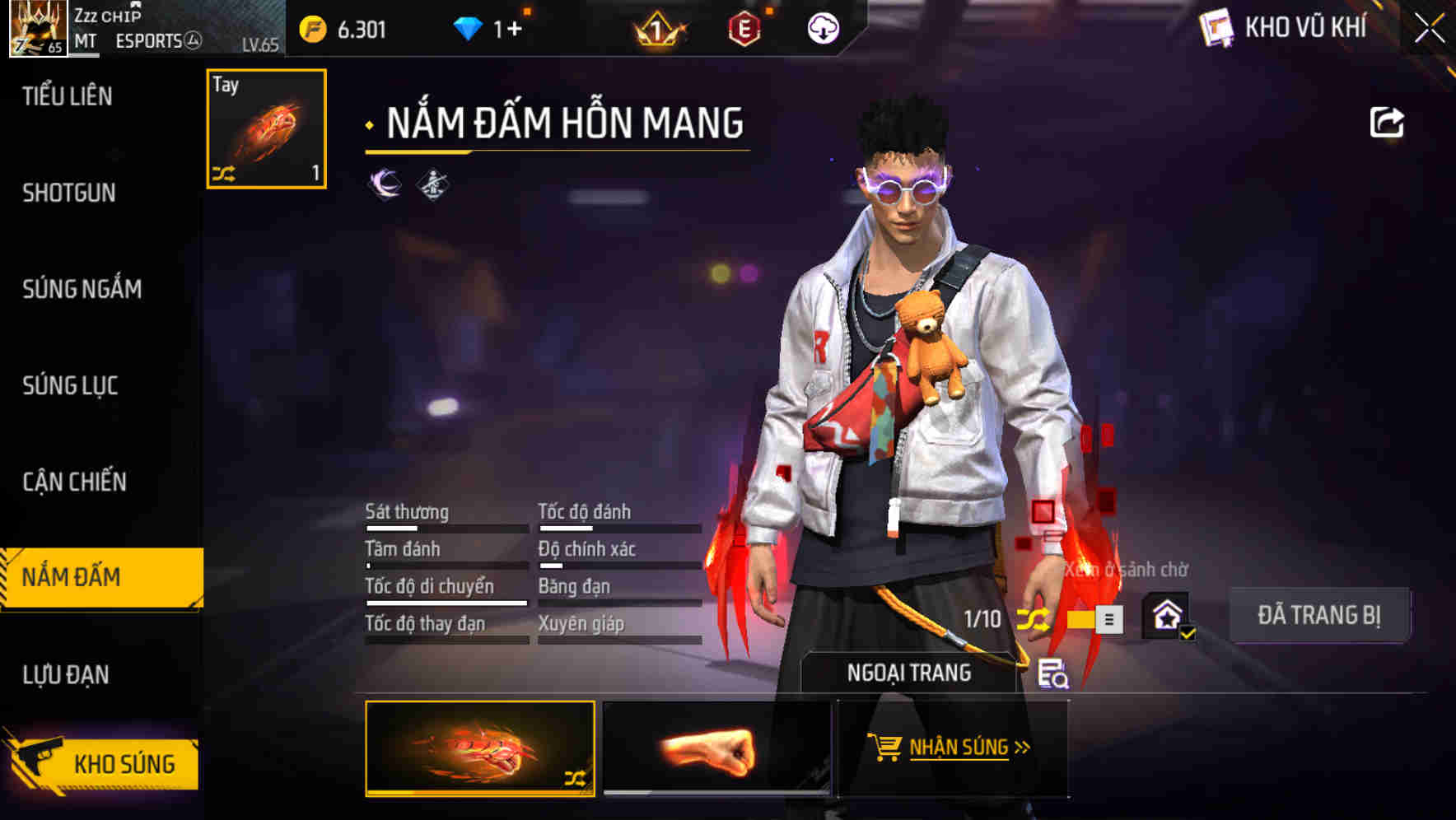Click the share arrow icon

pyautogui.click(x=1387, y=122)
